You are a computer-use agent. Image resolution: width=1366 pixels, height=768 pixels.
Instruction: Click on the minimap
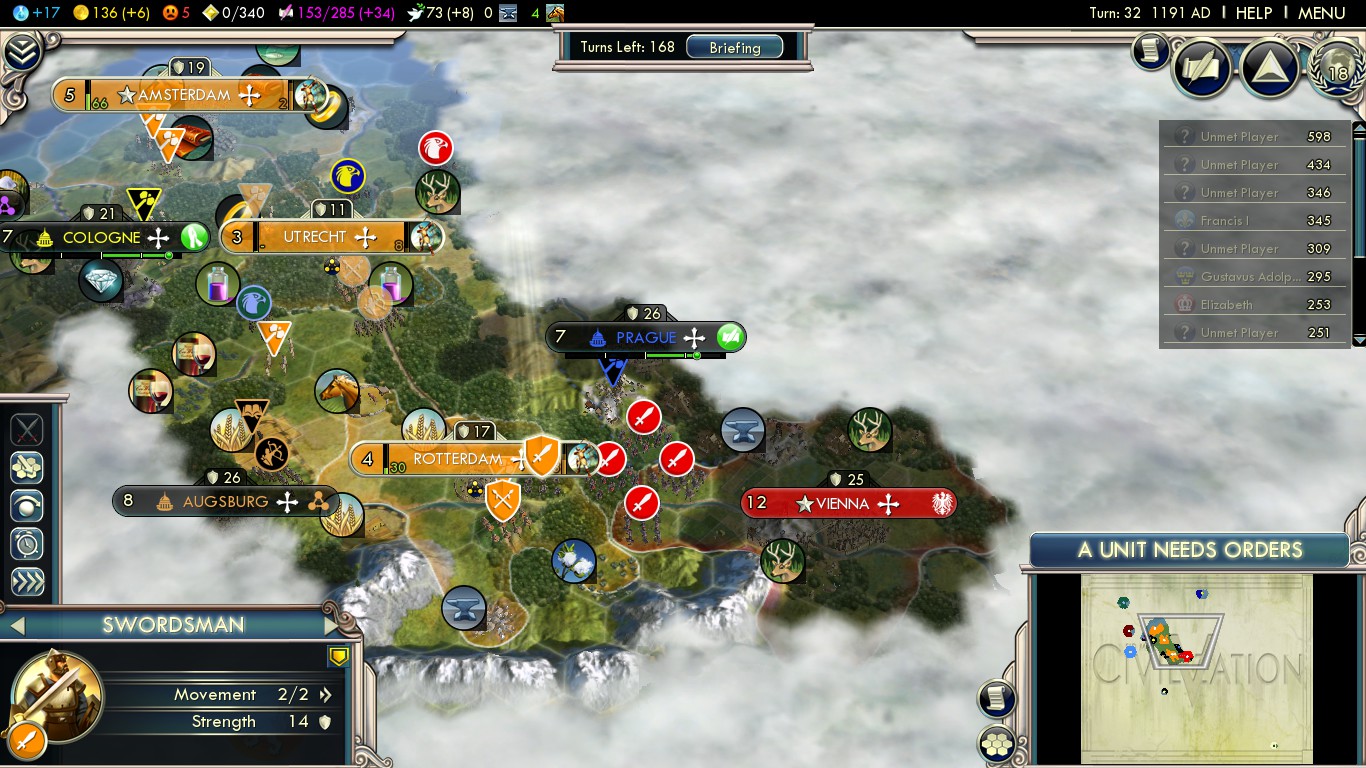[x=1196, y=668]
